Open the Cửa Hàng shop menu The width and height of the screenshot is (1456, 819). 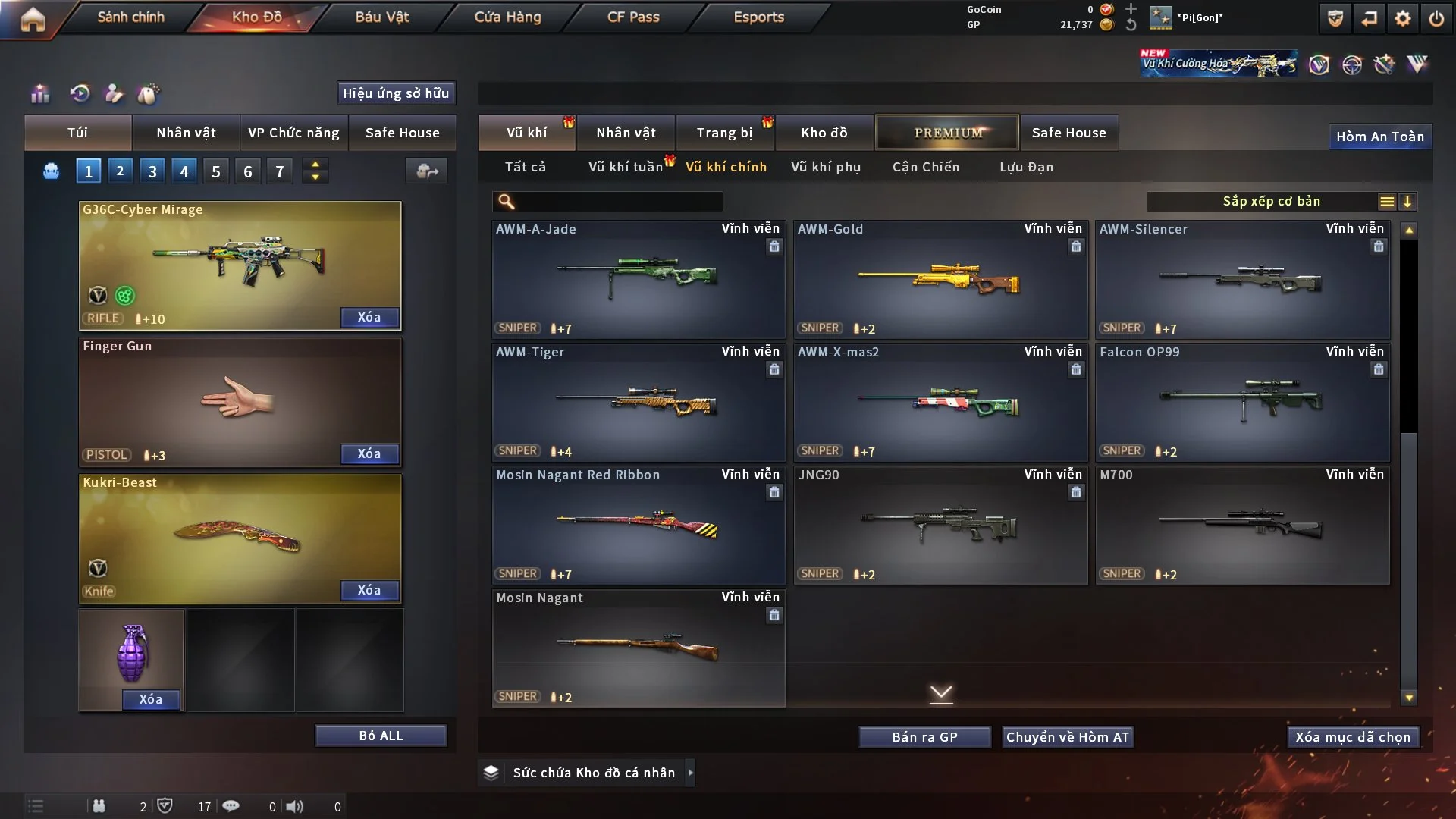coord(507,17)
